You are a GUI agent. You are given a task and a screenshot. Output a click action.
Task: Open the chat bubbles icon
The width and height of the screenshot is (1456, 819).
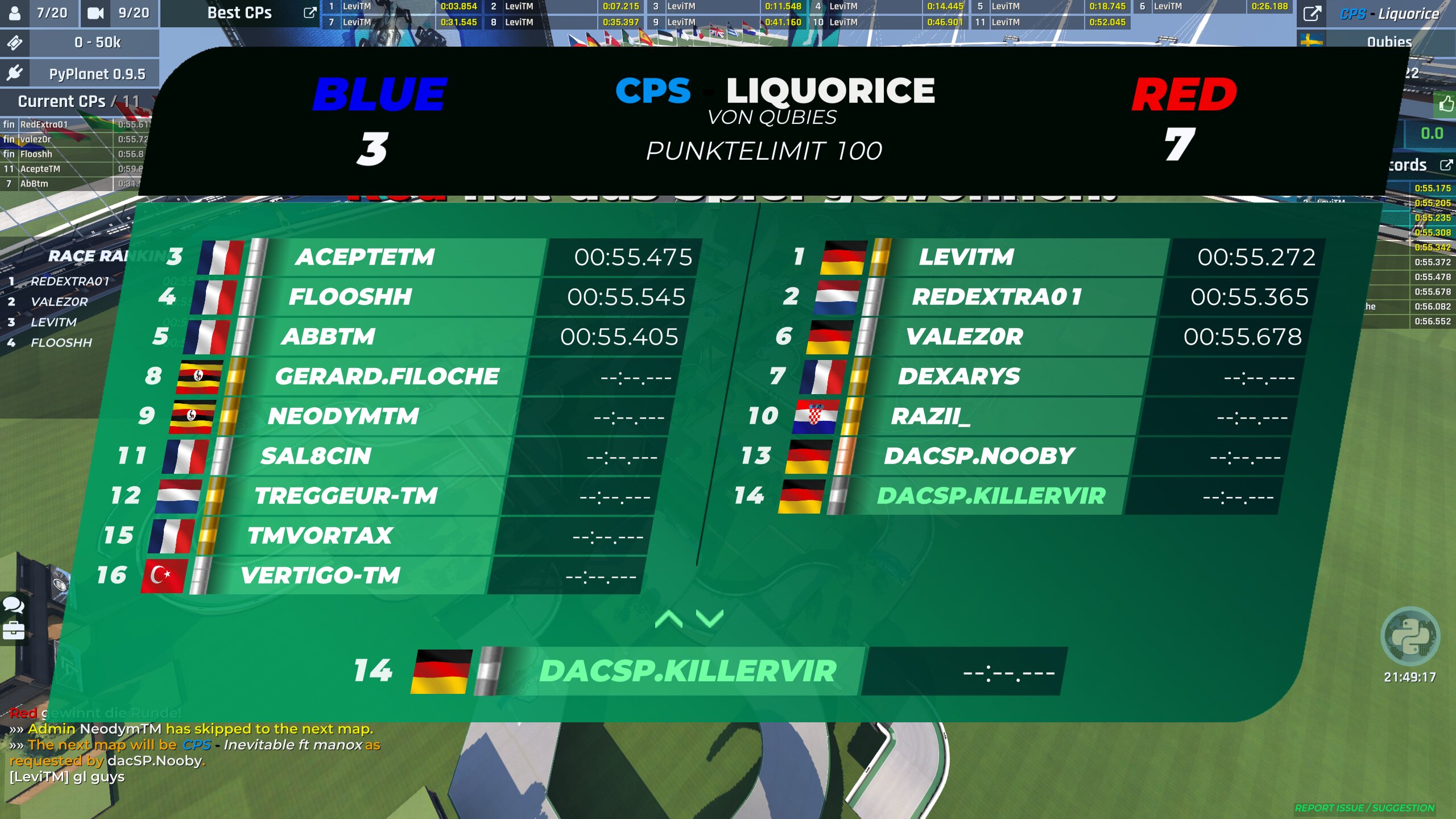coord(14,605)
